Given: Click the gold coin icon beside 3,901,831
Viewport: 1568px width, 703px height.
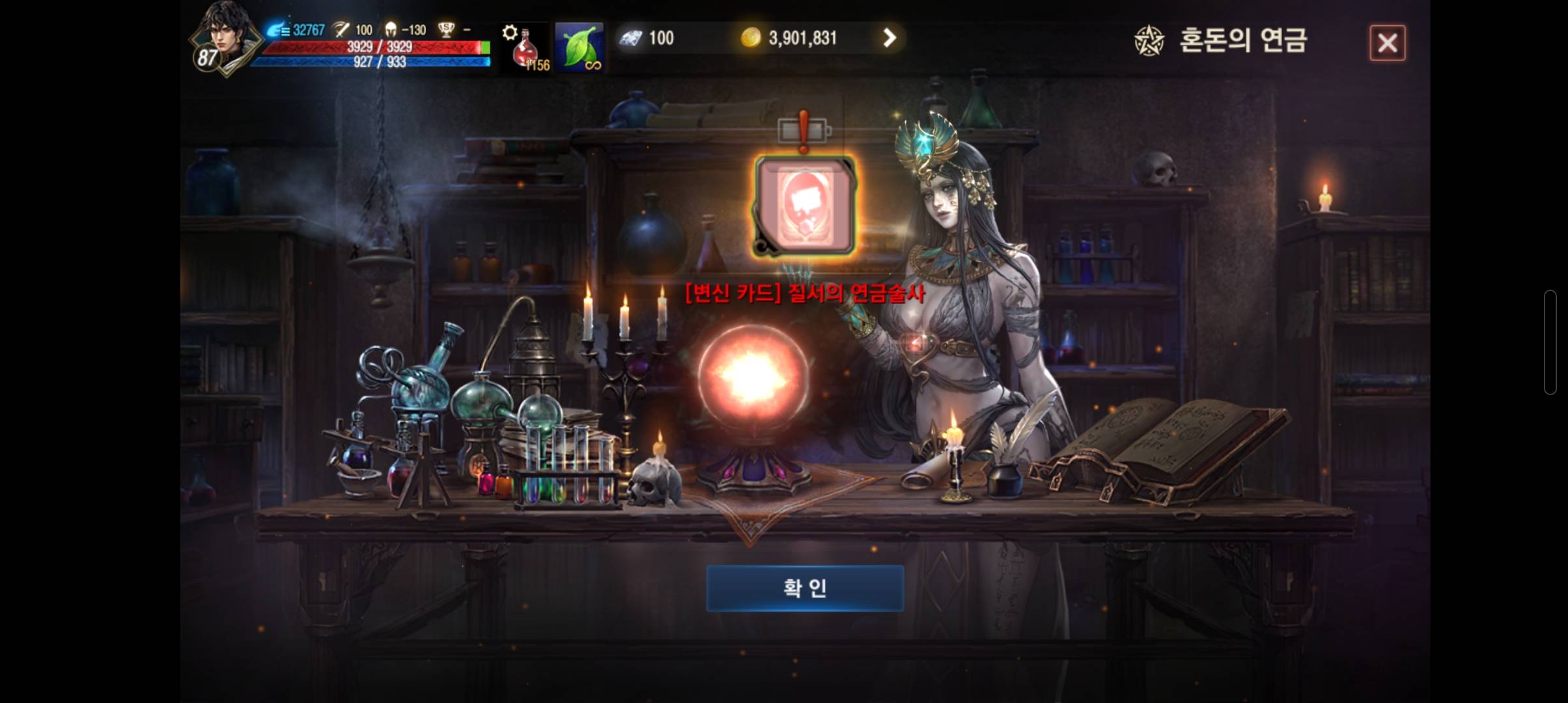Looking at the screenshot, I should pyautogui.click(x=753, y=38).
